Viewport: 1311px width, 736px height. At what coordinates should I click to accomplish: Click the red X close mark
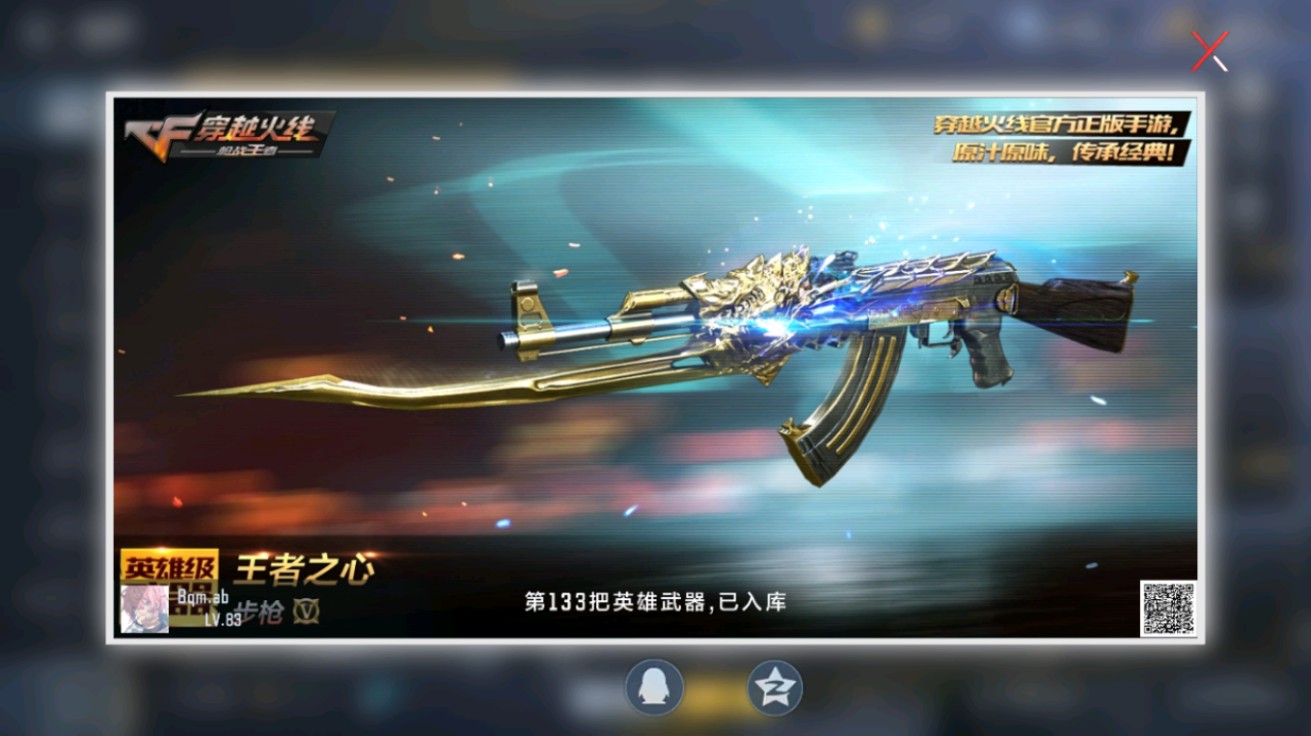pyautogui.click(x=1210, y=53)
